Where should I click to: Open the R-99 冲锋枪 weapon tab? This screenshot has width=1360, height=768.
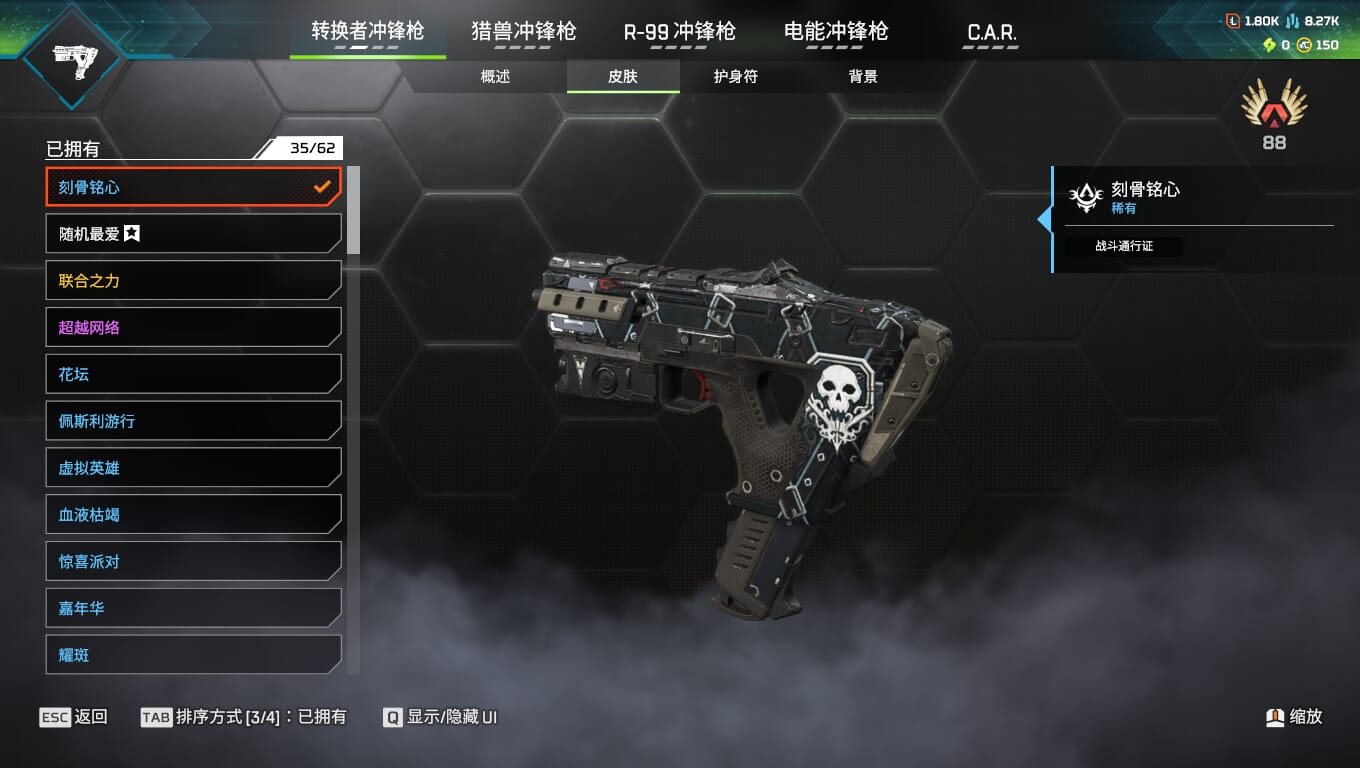(x=680, y=31)
